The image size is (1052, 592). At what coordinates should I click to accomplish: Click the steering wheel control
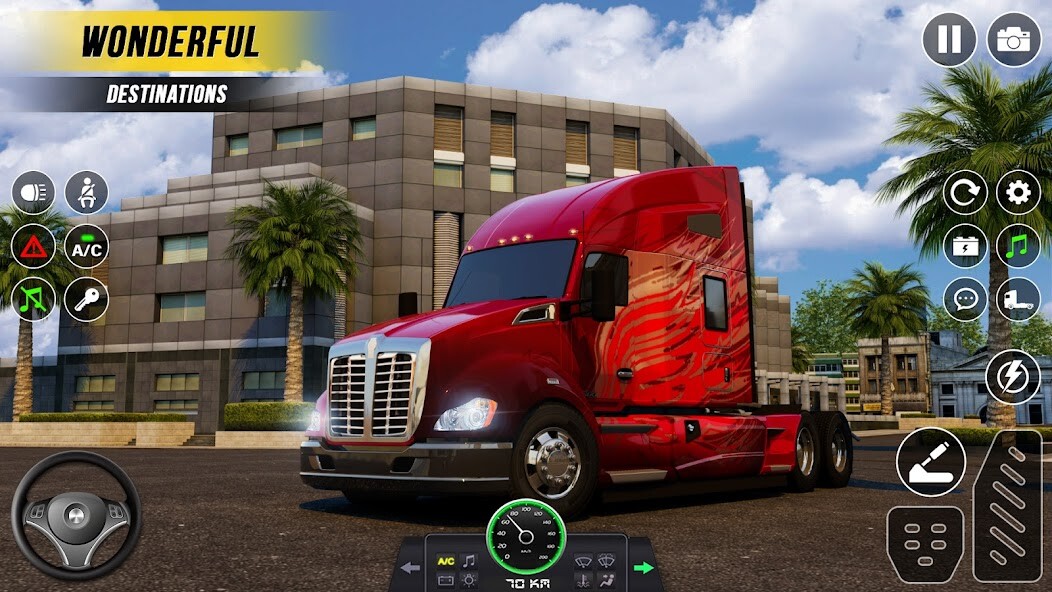tap(76, 515)
